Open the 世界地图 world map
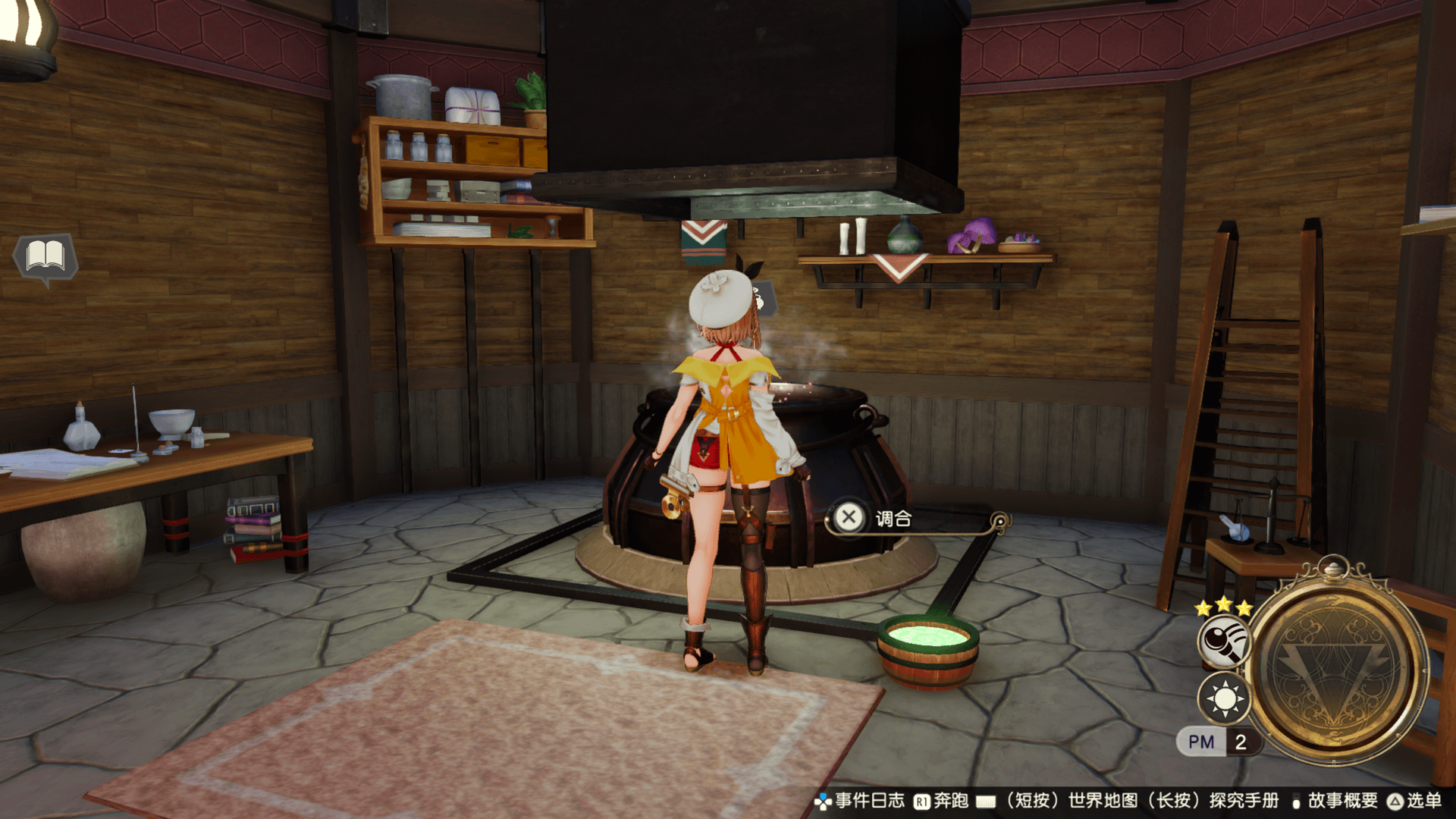The width and height of the screenshot is (1456, 819). coord(1103,801)
